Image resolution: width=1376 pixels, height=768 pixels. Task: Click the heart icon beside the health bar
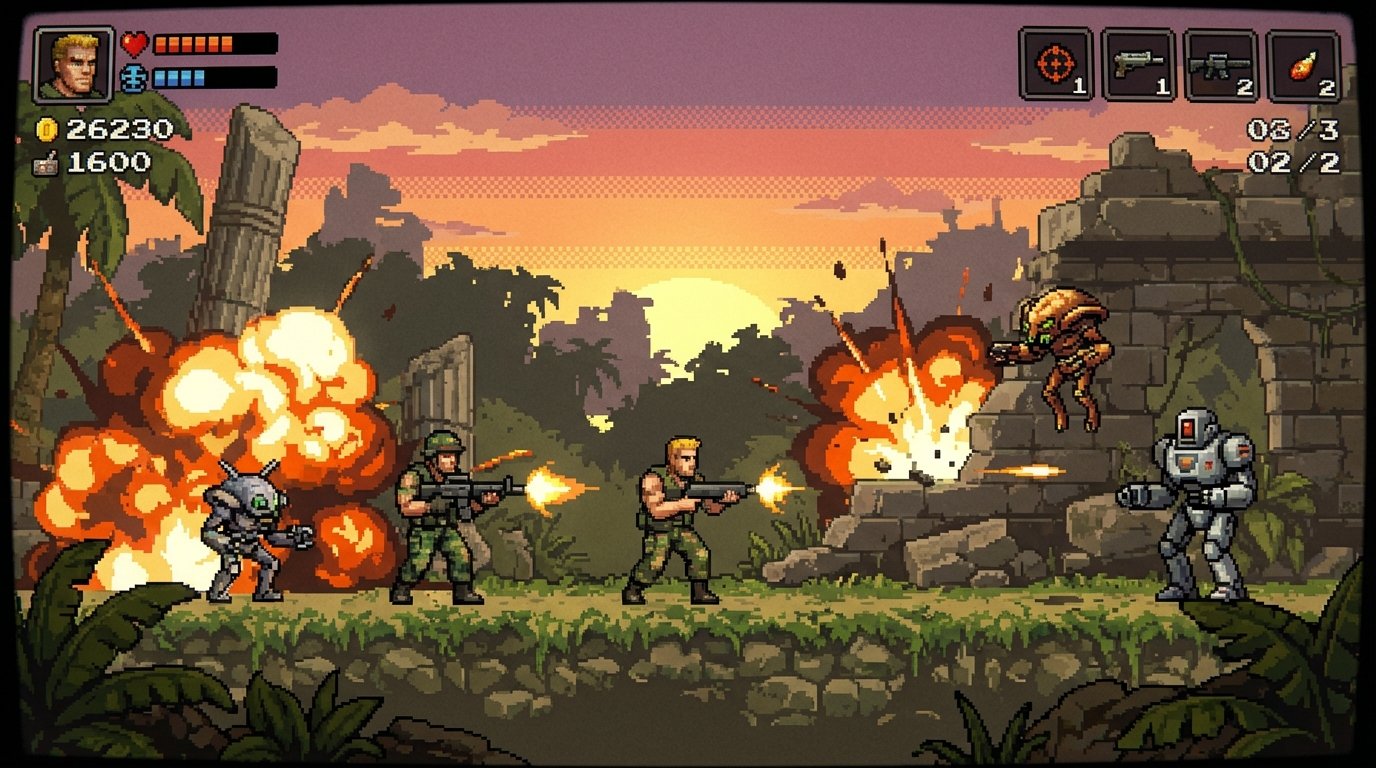tap(137, 43)
